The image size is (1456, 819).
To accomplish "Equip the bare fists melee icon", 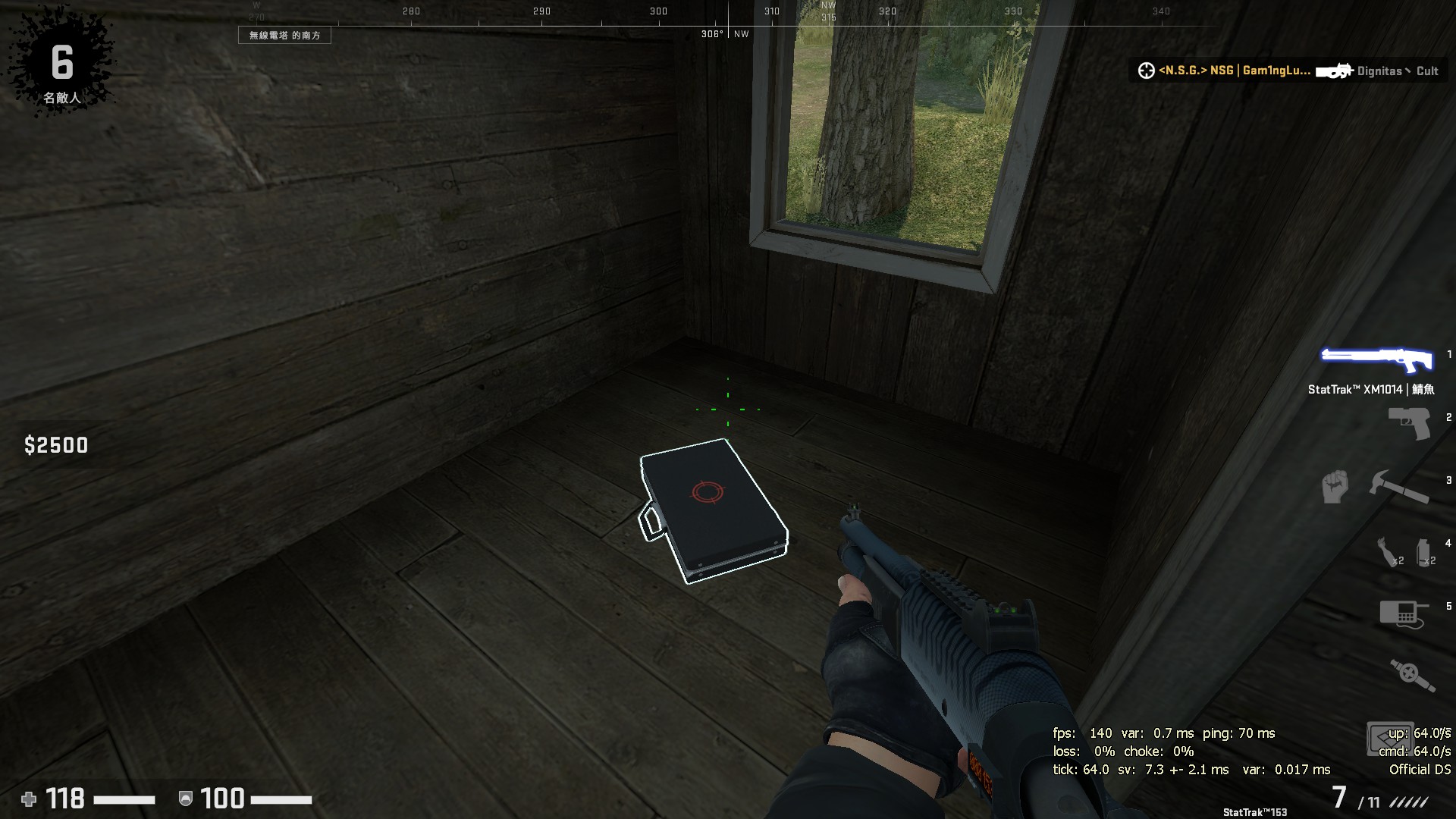I will [1335, 486].
